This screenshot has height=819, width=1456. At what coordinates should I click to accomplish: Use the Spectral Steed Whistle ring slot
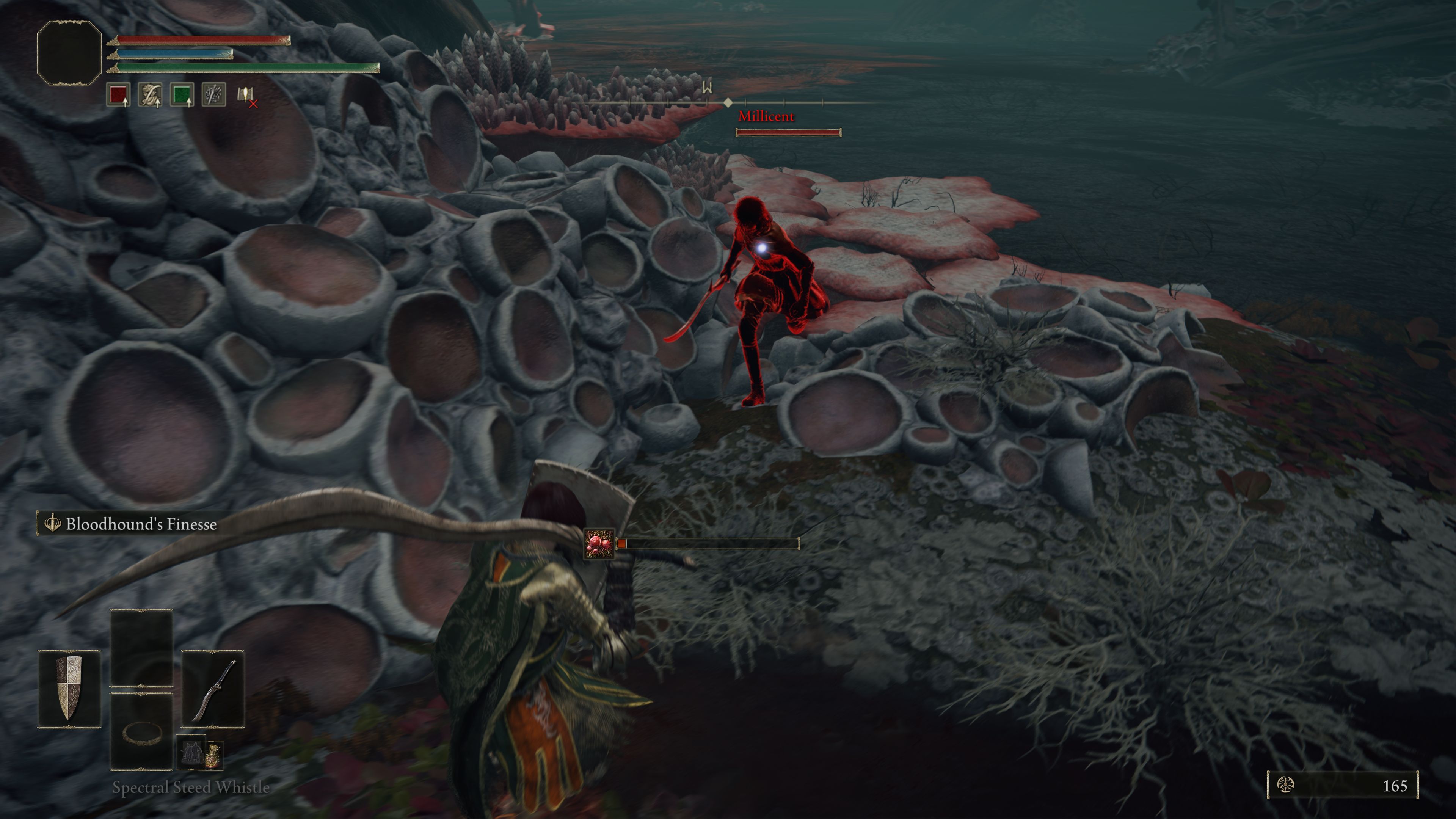coord(141,732)
